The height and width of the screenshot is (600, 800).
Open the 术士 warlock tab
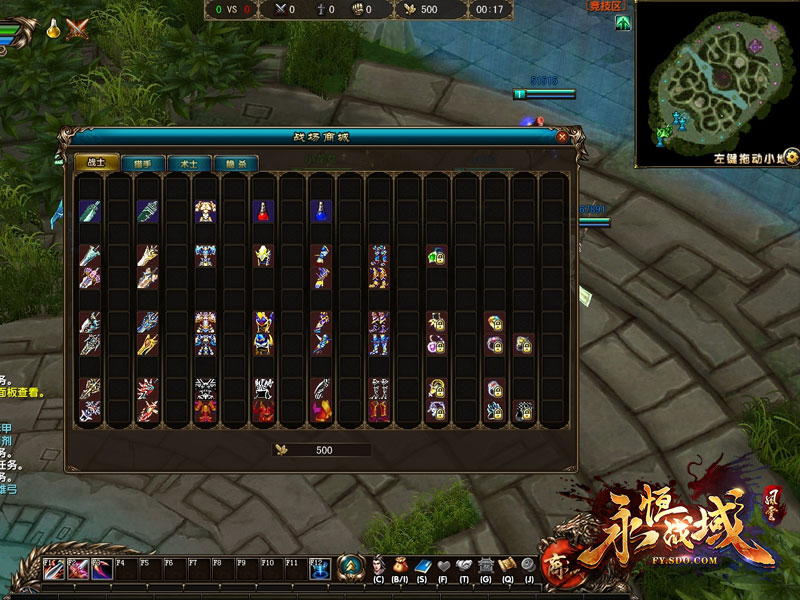(189, 162)
